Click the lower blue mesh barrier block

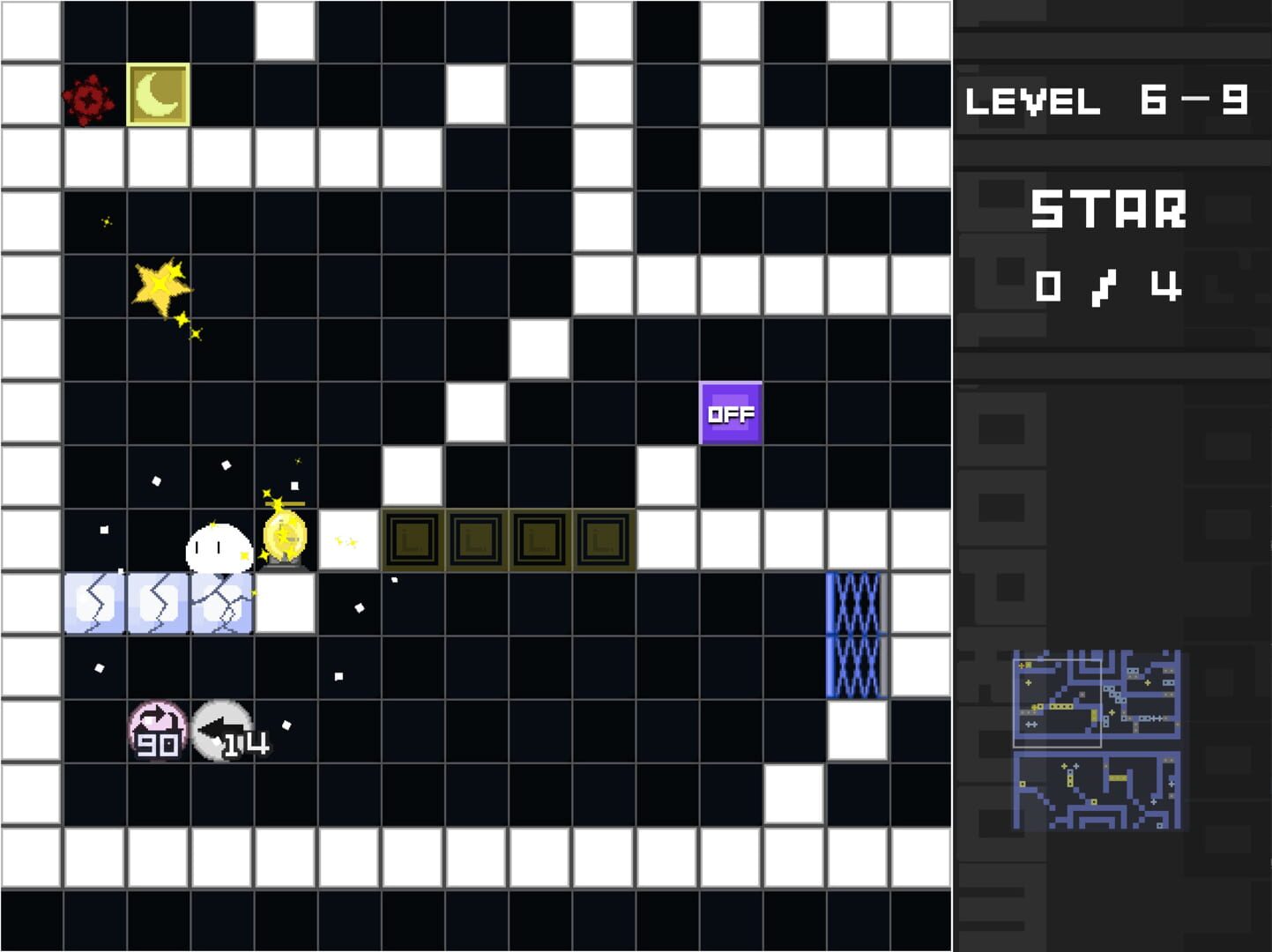pyautogui.click(x=855, y=666)
